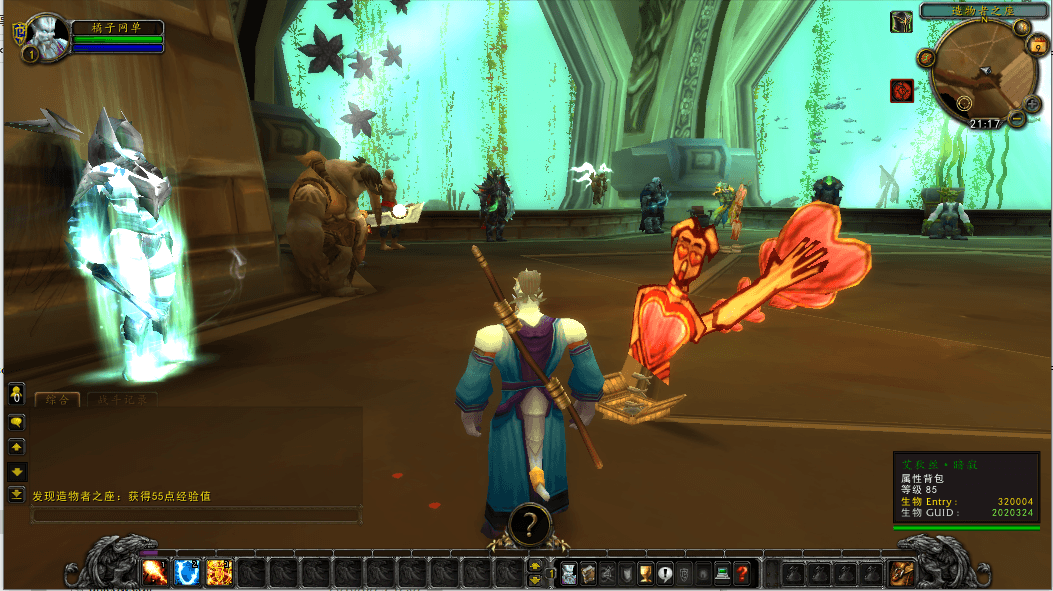Activate the blue swirl spell icon

[x=187, y=573]
